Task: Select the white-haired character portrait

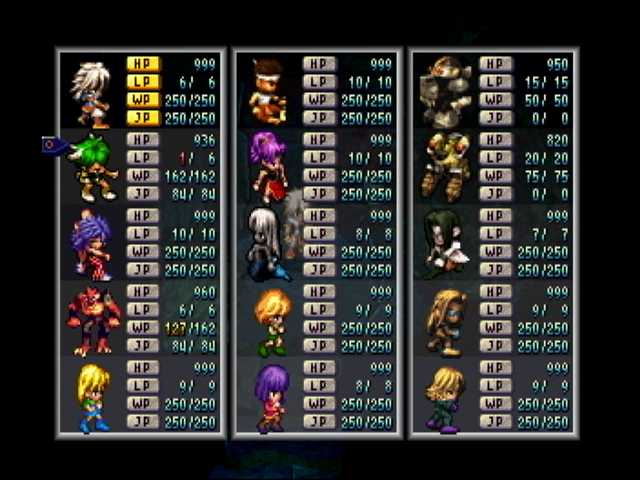Action: (x=90, y=88)
